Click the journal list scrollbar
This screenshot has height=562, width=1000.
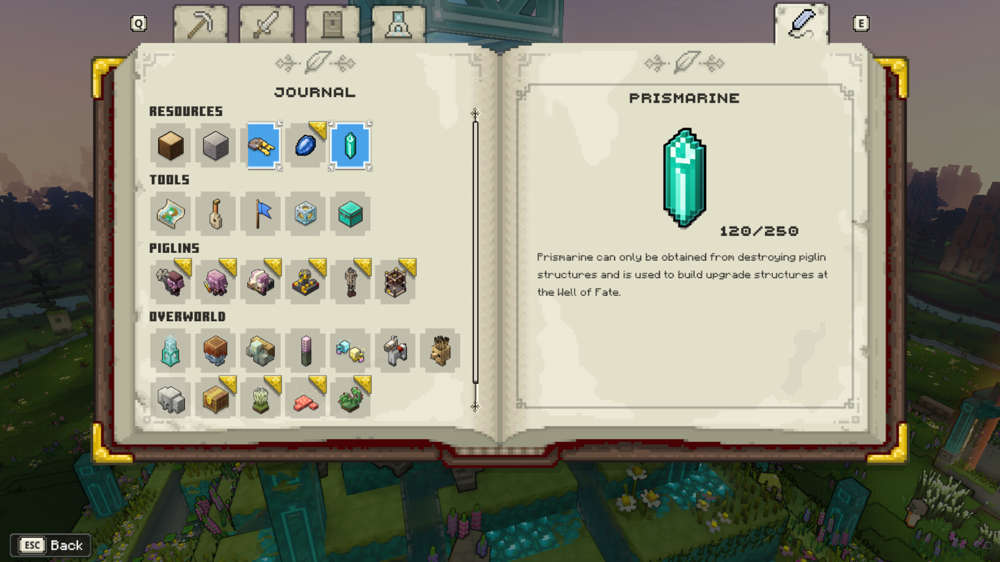[x=475, y=260]
